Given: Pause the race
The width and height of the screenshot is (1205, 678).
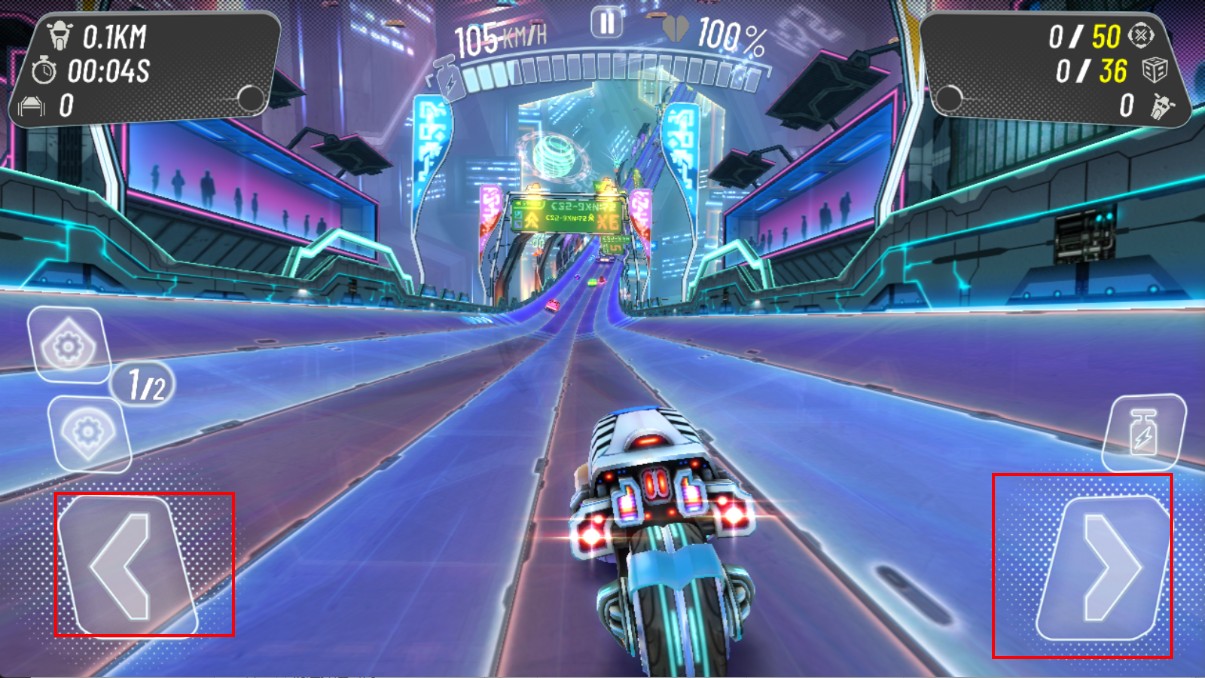Looking at the screenshot, I should (606, 22).
